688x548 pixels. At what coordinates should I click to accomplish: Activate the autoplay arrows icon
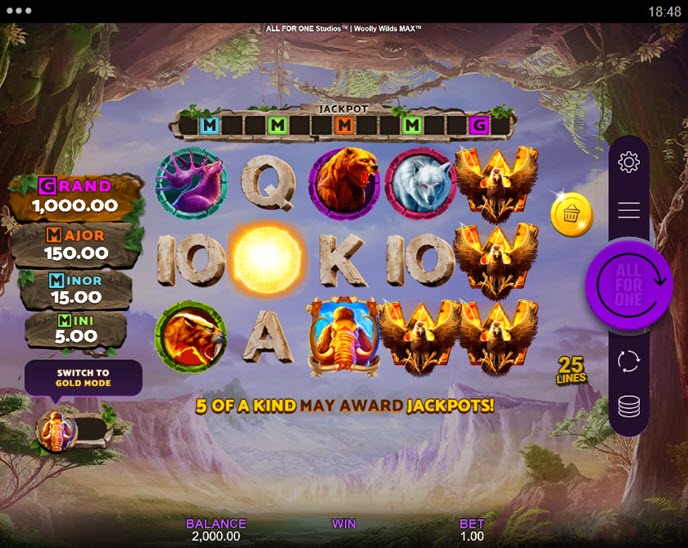(x=629, y=361)
